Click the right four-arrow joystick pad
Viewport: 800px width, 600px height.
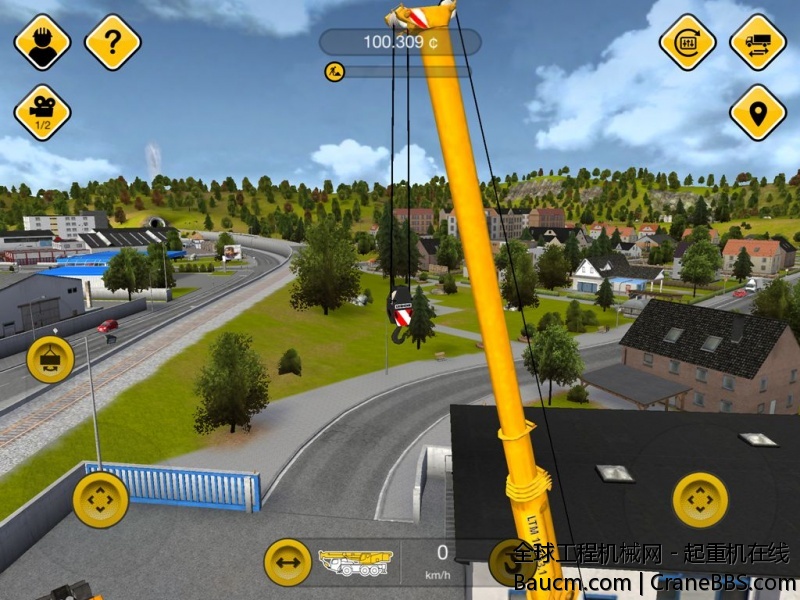click(x=700, y=499)
